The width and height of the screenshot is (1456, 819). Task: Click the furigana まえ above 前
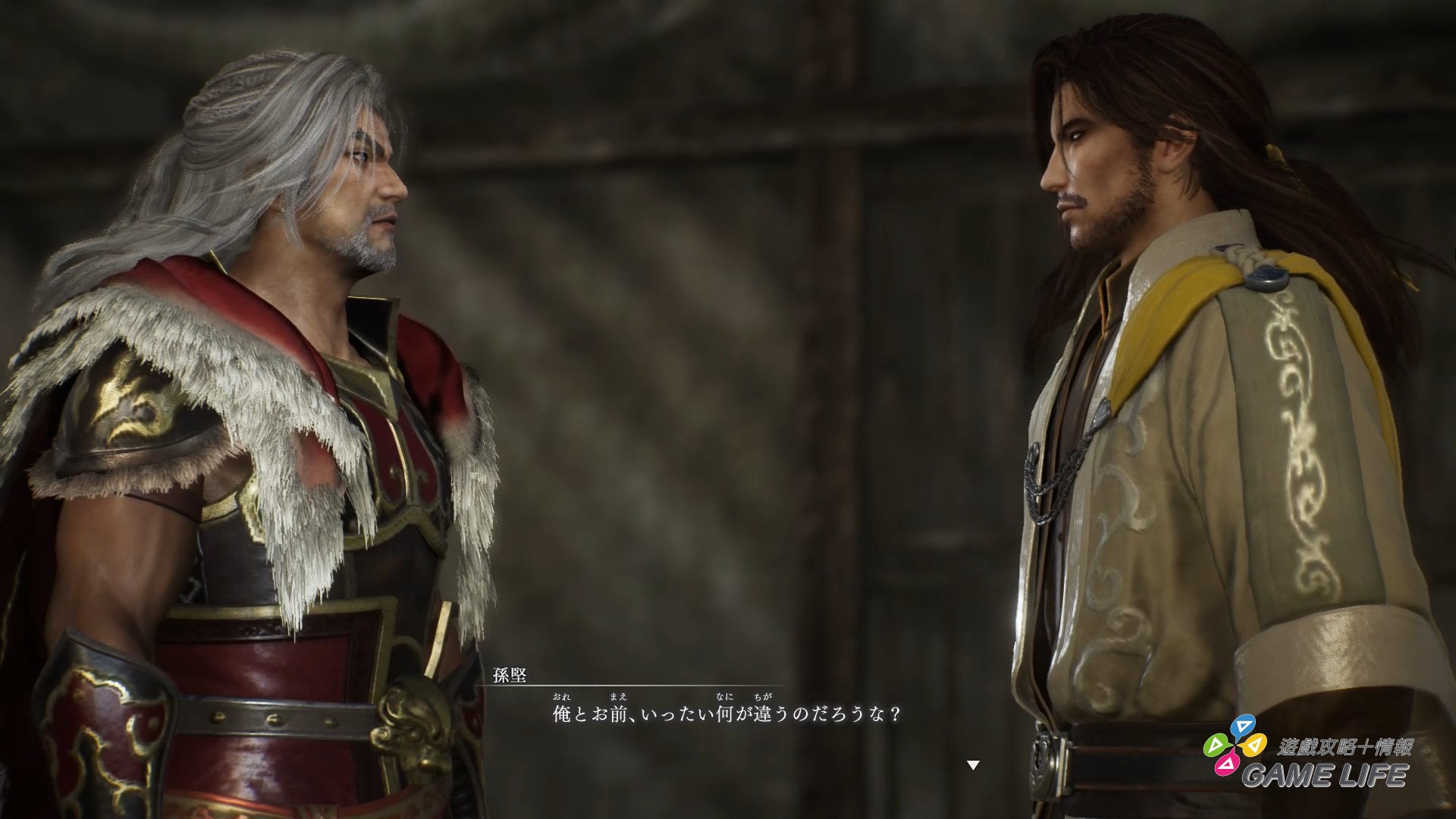click(x=618, y=697)
